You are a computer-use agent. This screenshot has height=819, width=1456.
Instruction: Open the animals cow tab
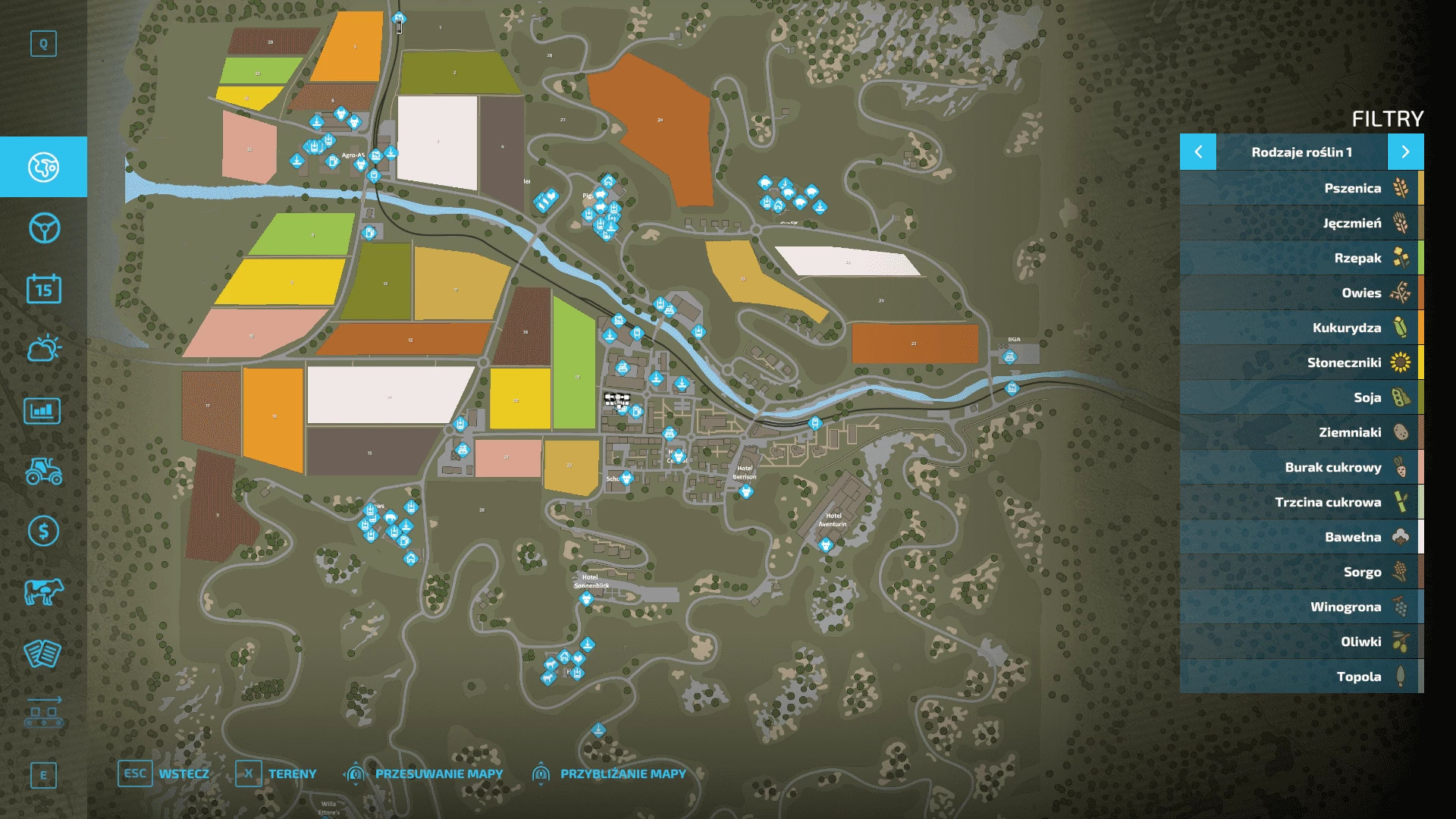(43, 591)
